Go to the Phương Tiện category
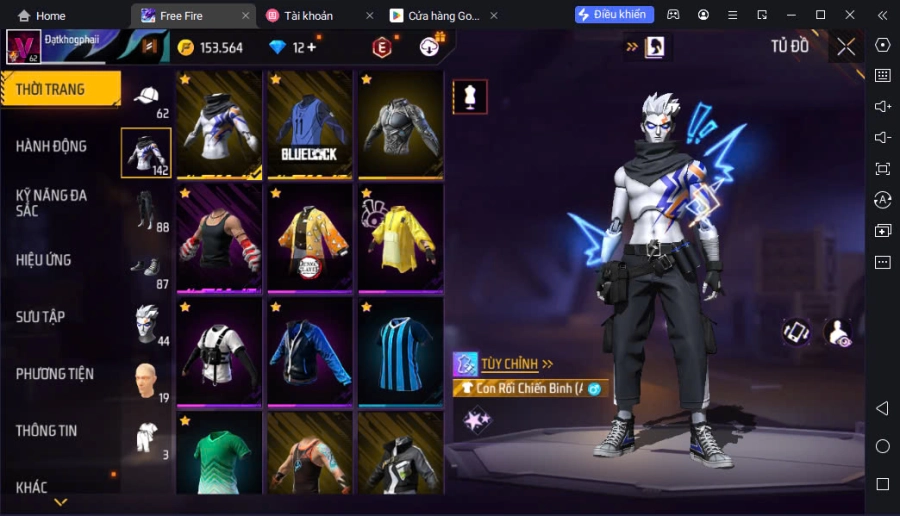The height and width of the screenshot is (516, 900). [55, 374]
